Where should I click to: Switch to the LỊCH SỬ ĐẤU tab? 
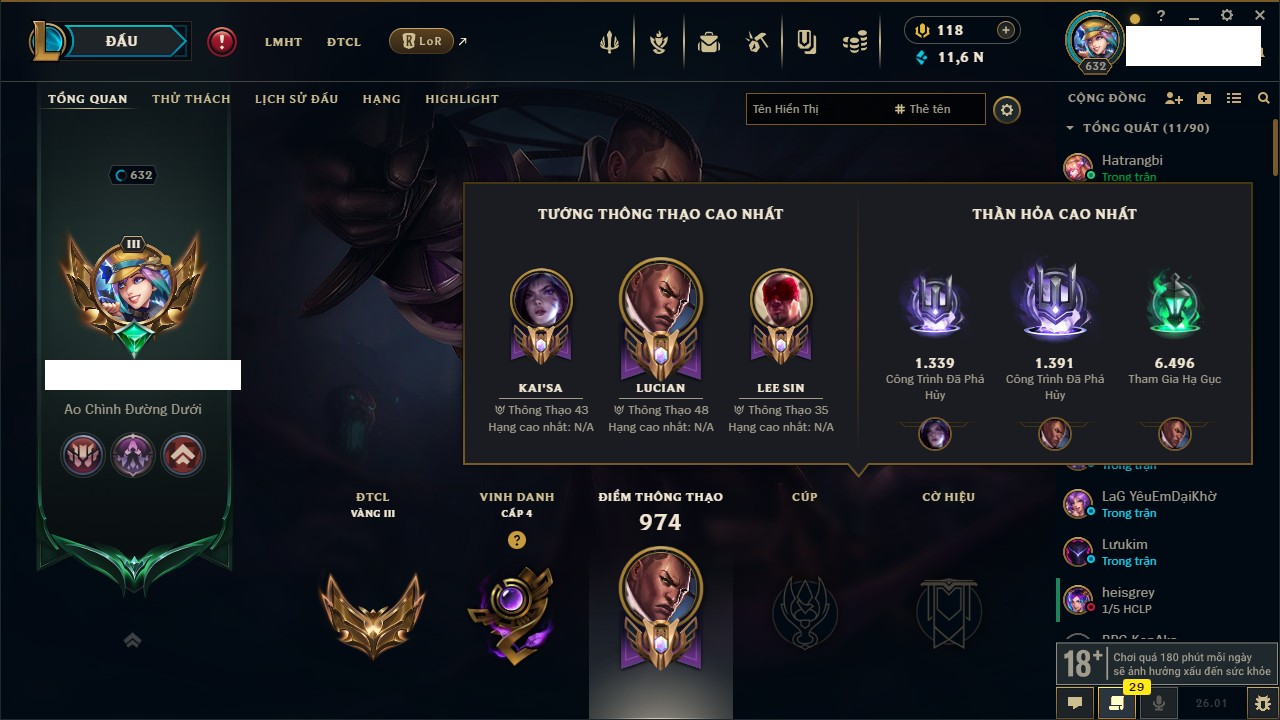[x=296, y=99]
